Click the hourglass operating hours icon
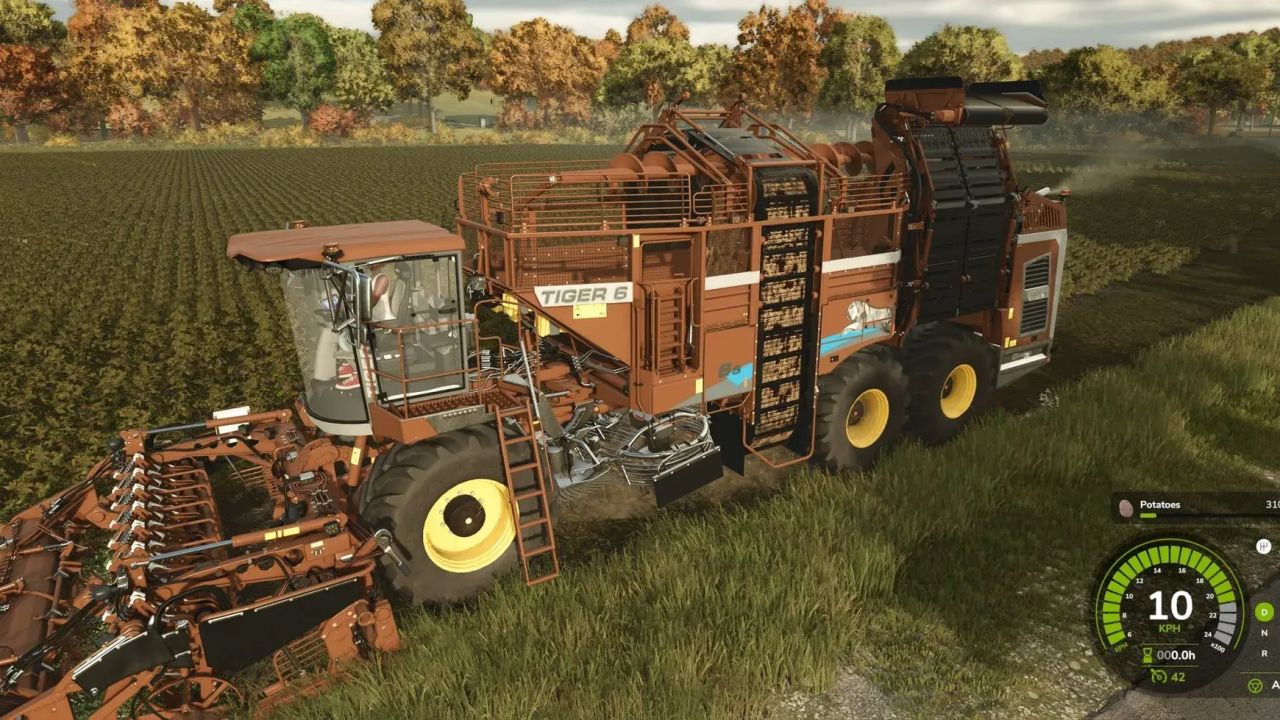 point(1147,653)
